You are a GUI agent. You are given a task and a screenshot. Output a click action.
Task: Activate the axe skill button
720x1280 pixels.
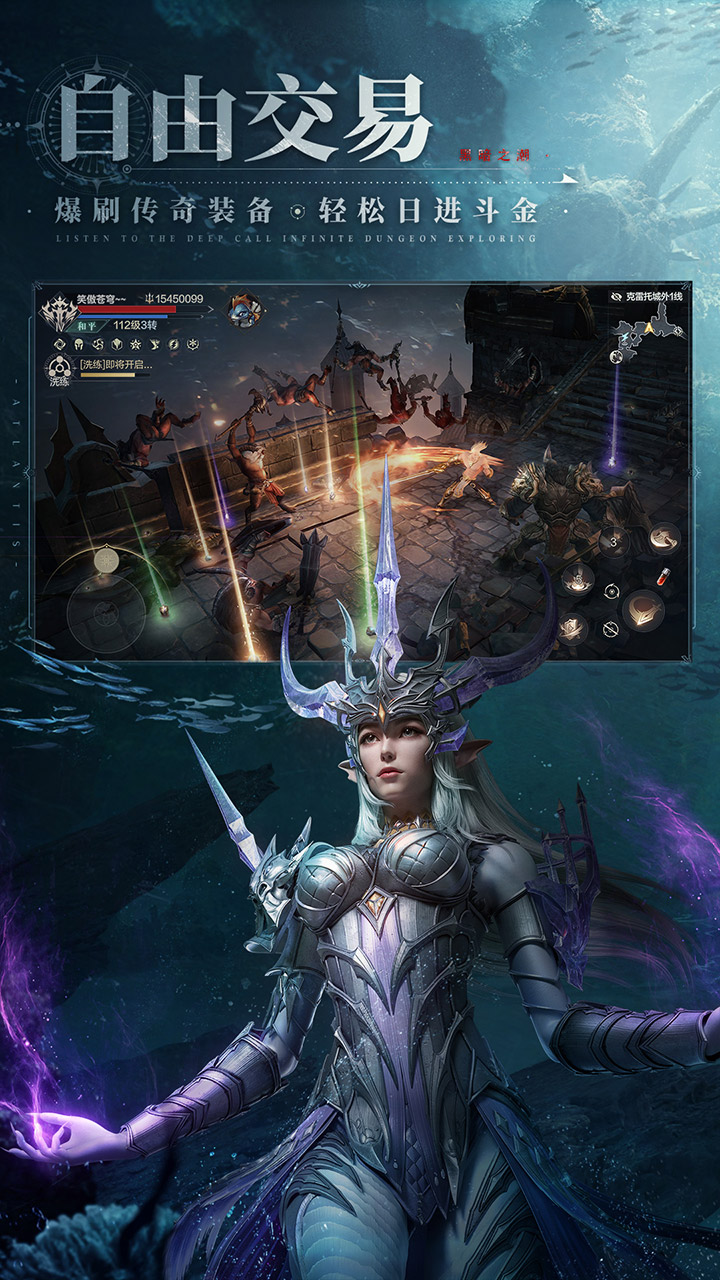pyautogui.click(x=663, y=537)
